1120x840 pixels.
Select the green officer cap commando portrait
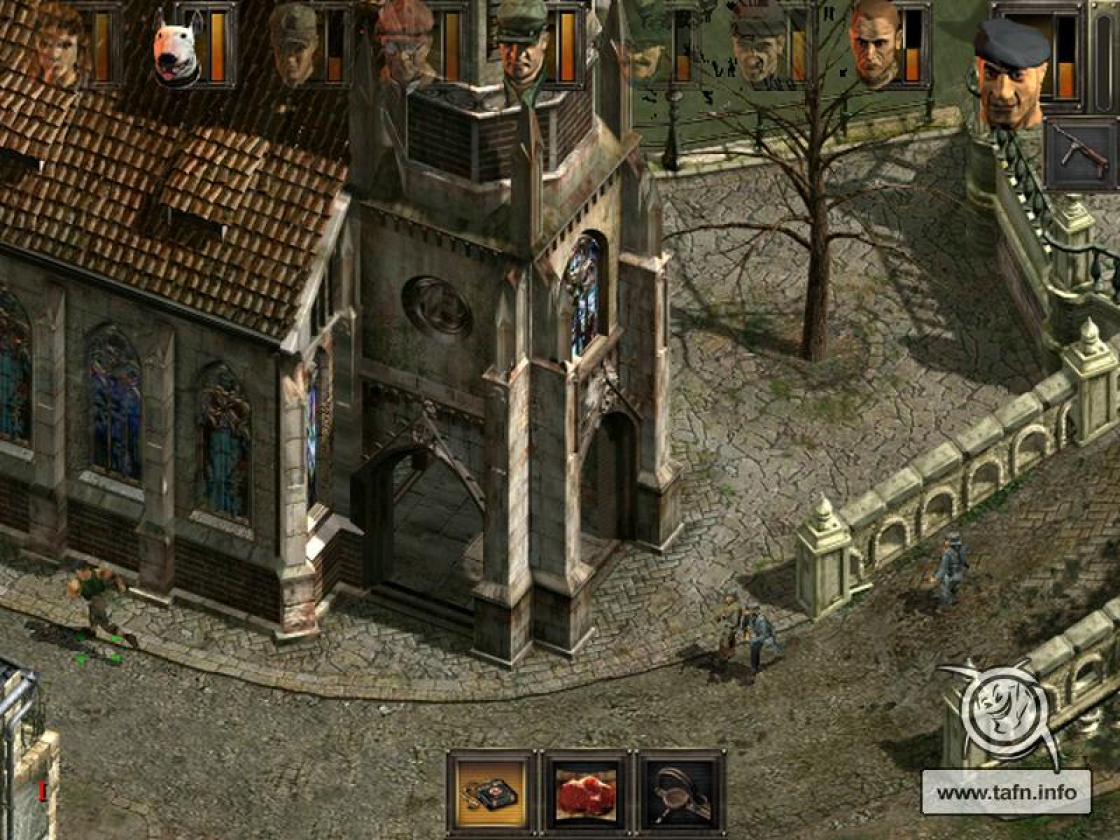523,44
